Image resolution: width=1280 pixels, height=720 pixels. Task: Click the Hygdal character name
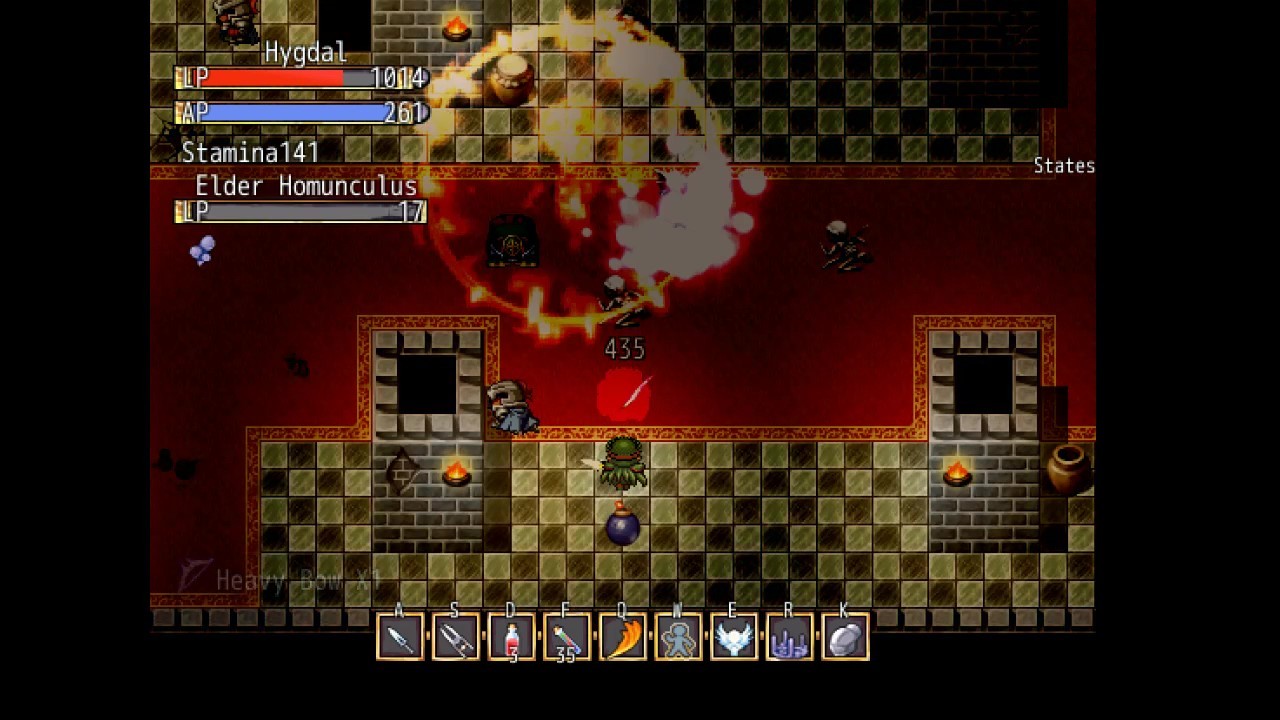click(x=306, y=52)
